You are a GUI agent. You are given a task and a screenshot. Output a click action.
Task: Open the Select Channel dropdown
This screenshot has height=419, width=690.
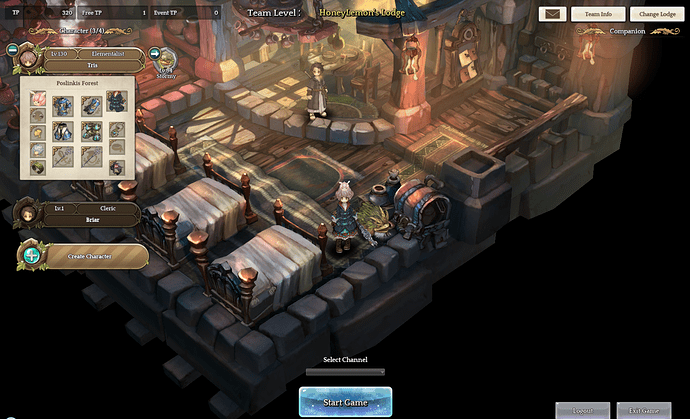click(x=345, y=372)
